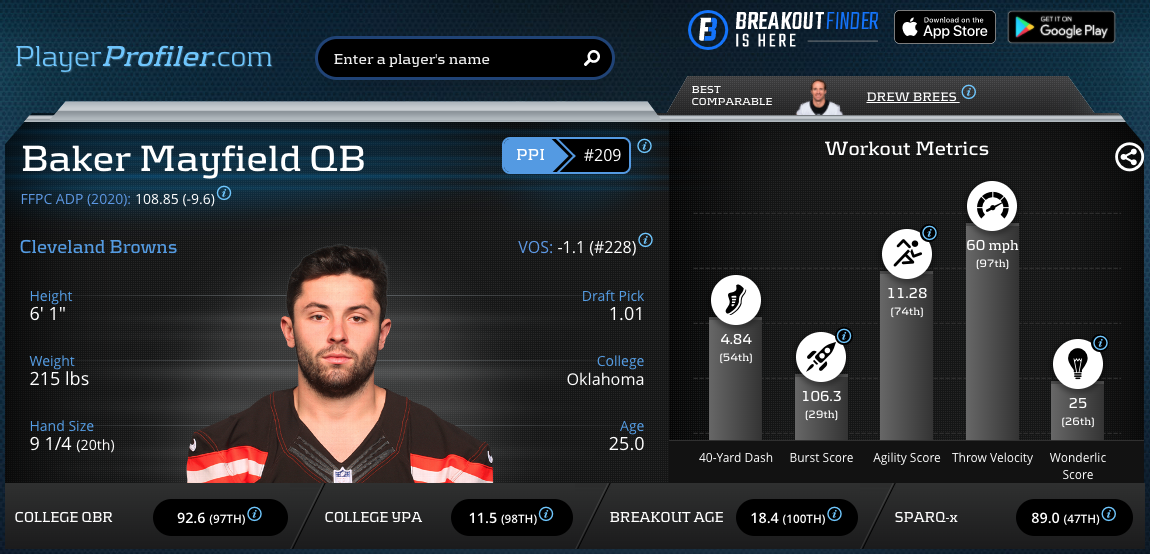The image size is (1150, 554).
Task: Open the Drew Brees comparable link
Action: click(912, 97)
